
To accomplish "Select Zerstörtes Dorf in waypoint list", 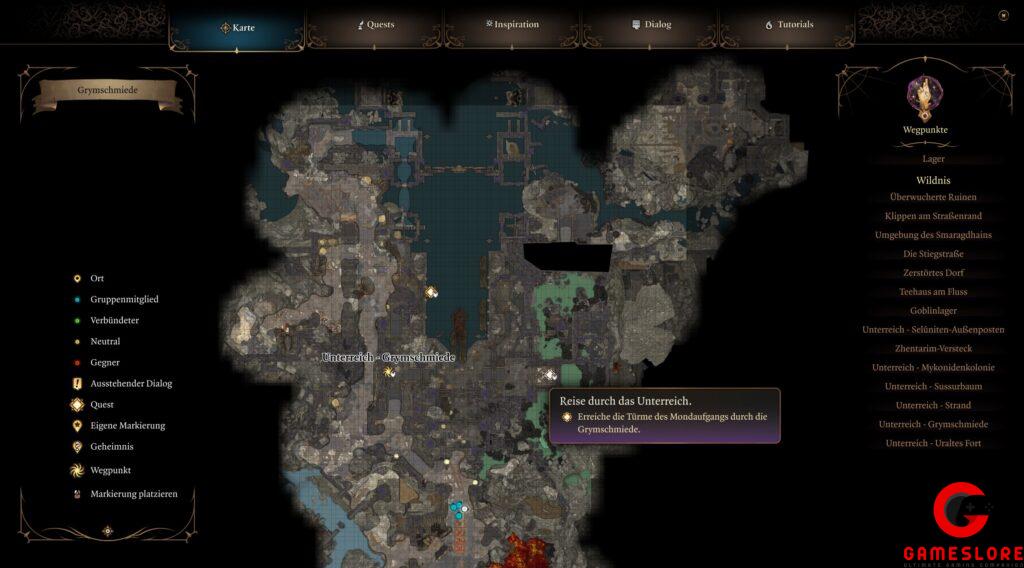I will coord(933,273).
